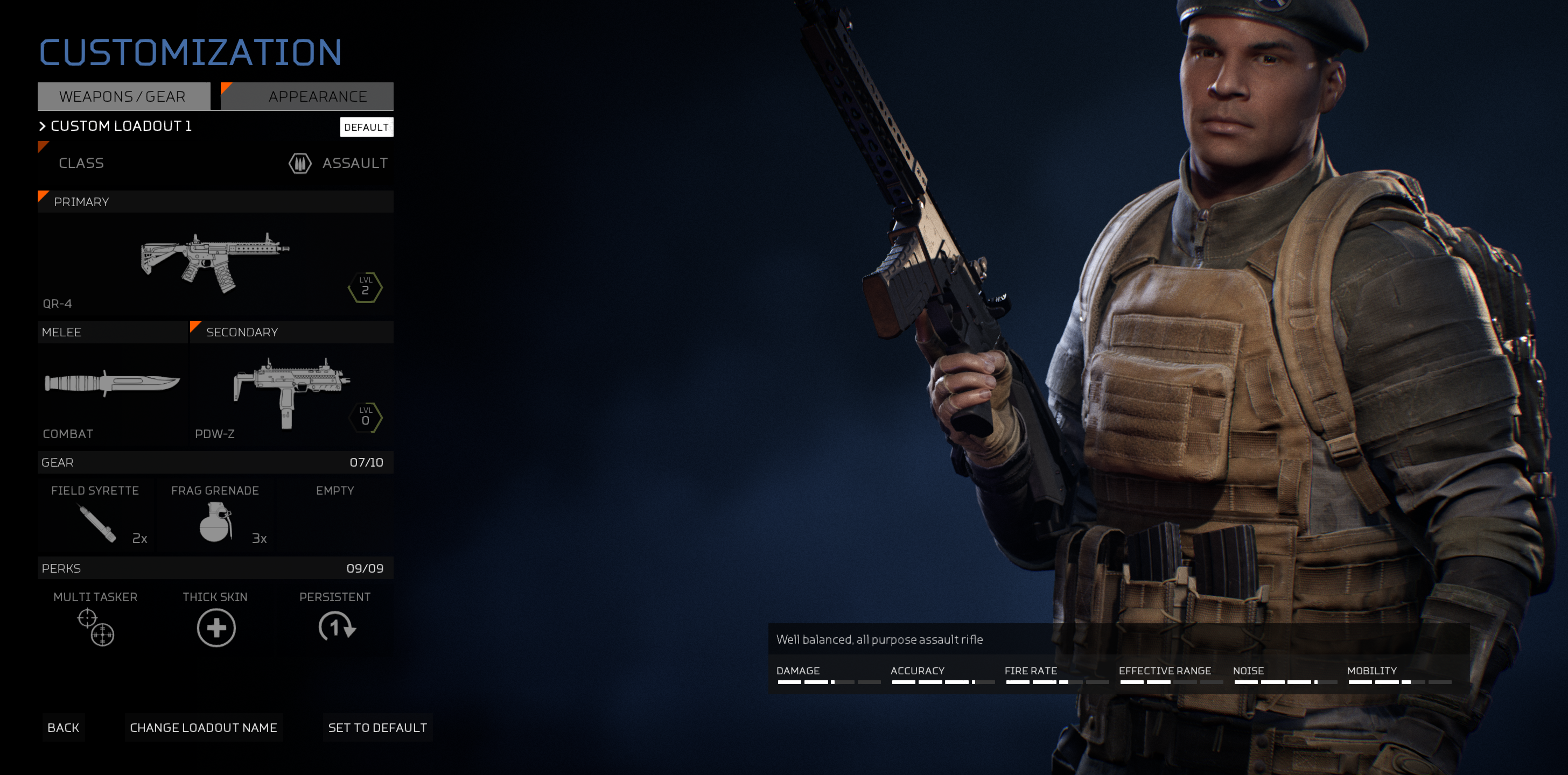Screen dimensions: 1568x775
Task: Select the Custom Loadout 1 header
Action: pyautogui.click(x=121, y=126)
